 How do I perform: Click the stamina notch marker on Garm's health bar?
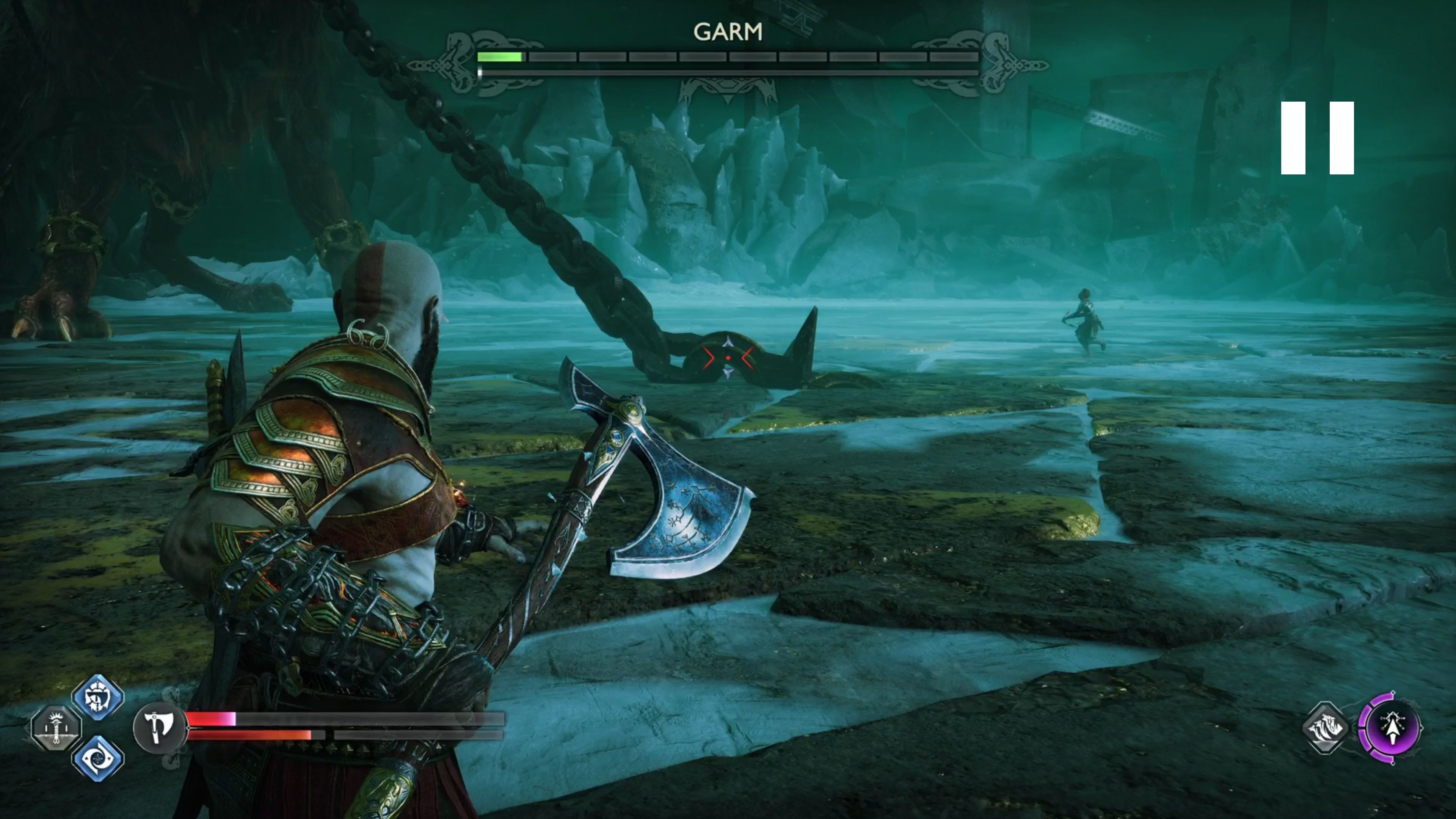480,72
